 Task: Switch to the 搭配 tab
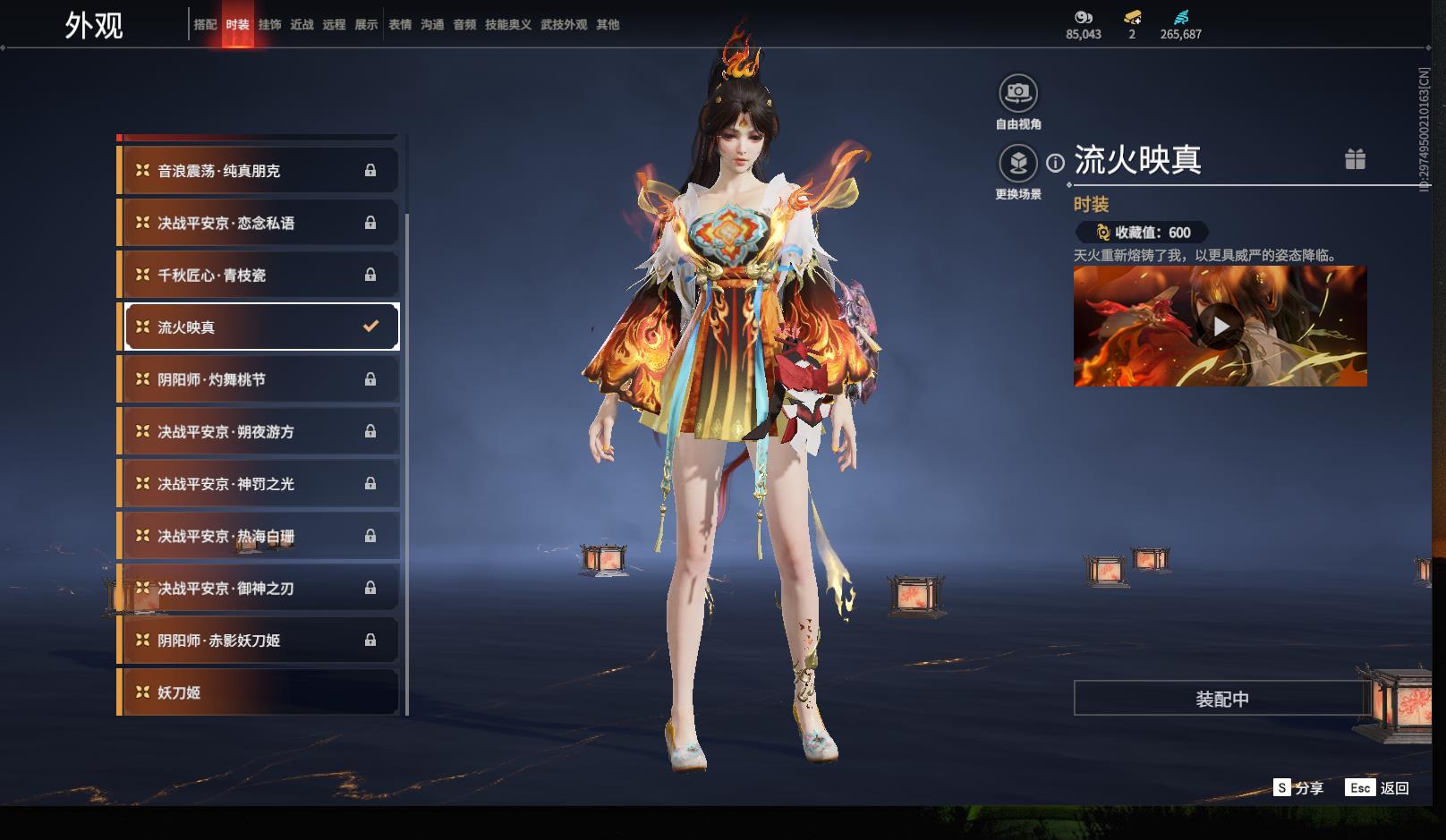coord(205,25)
